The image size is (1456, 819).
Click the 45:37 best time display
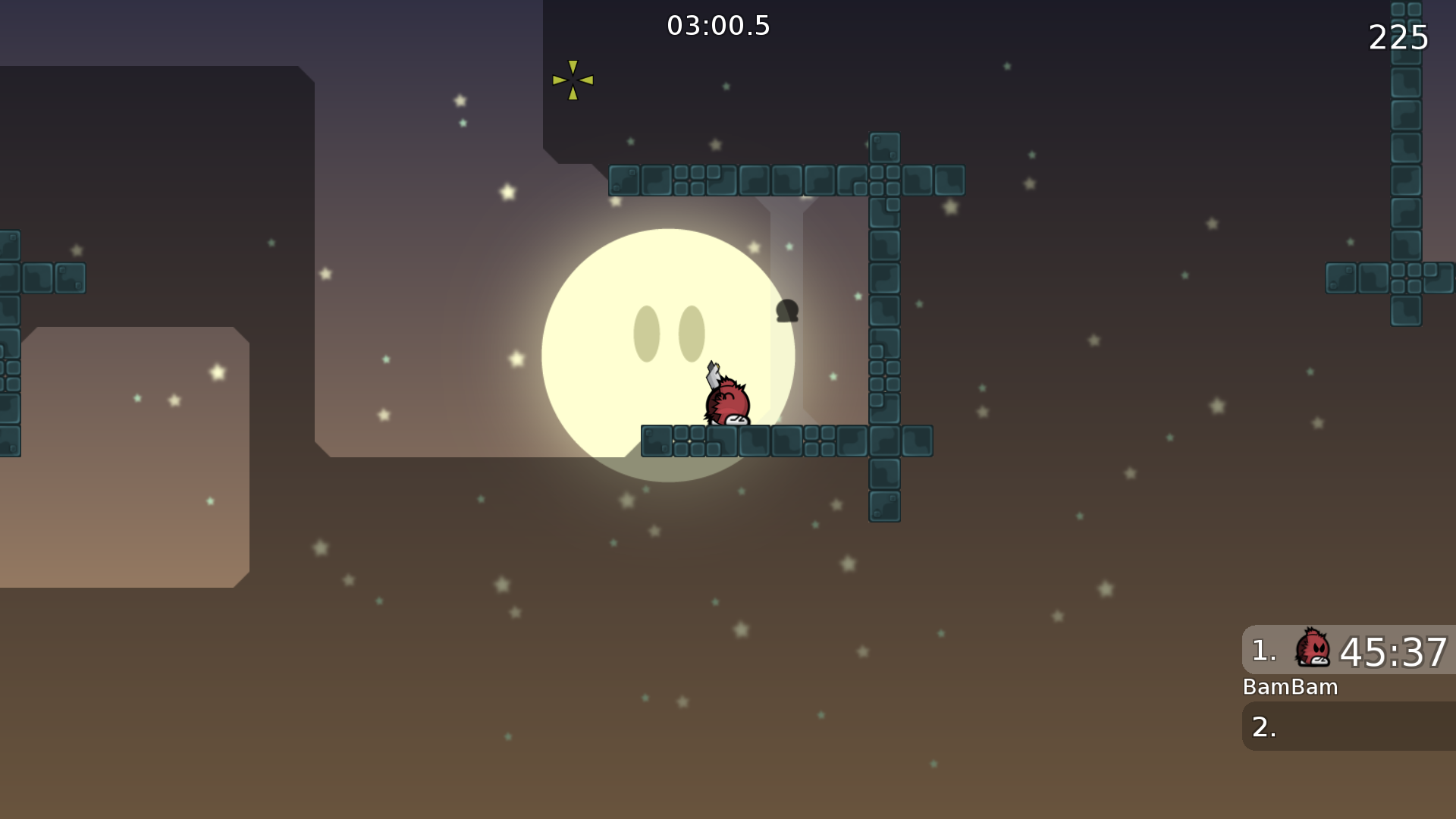click(x=1395, y=651)
